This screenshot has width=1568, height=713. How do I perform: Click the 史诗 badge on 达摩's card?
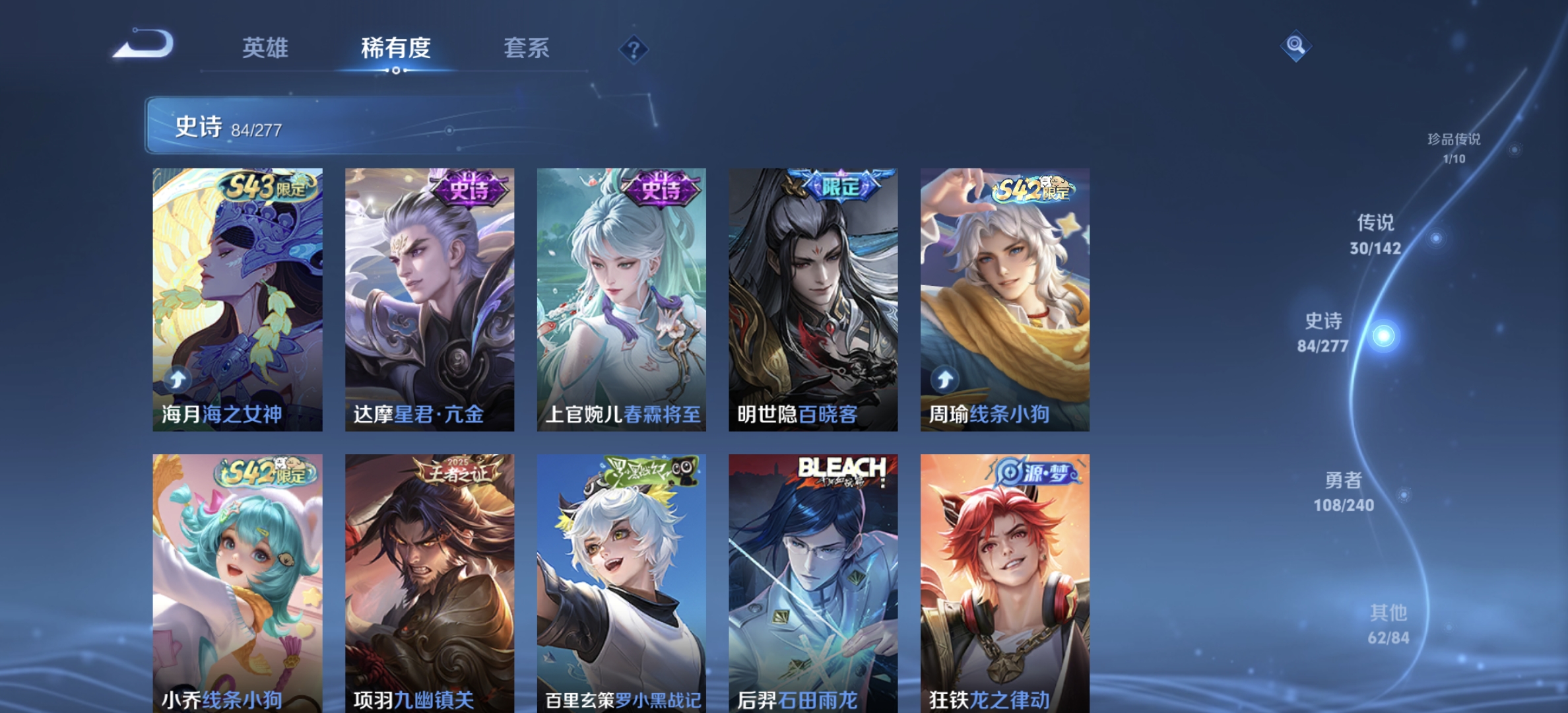coord(468,187)
